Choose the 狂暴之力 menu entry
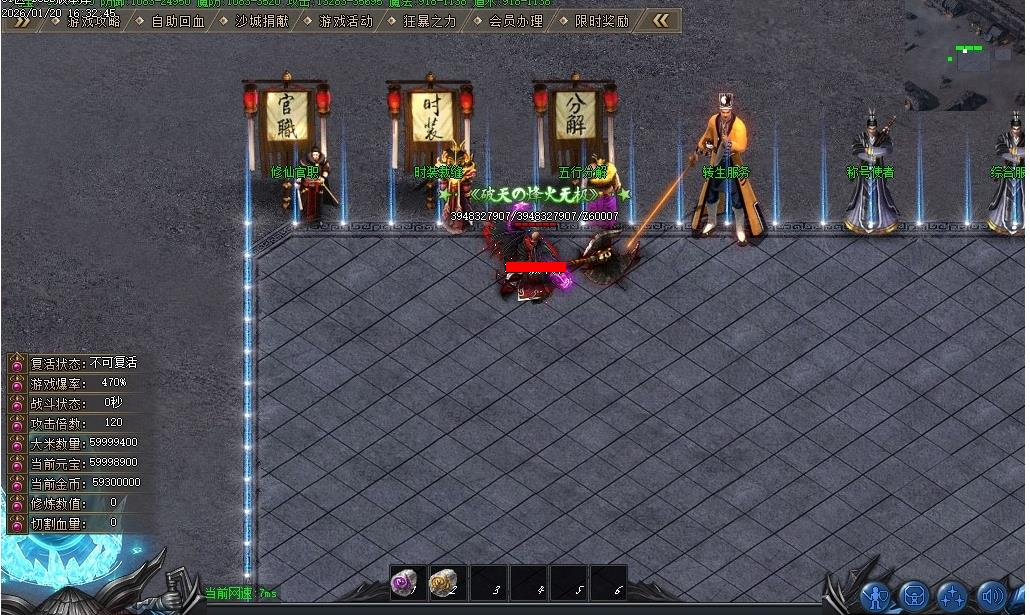1030x615 pixels. [429, 21]
